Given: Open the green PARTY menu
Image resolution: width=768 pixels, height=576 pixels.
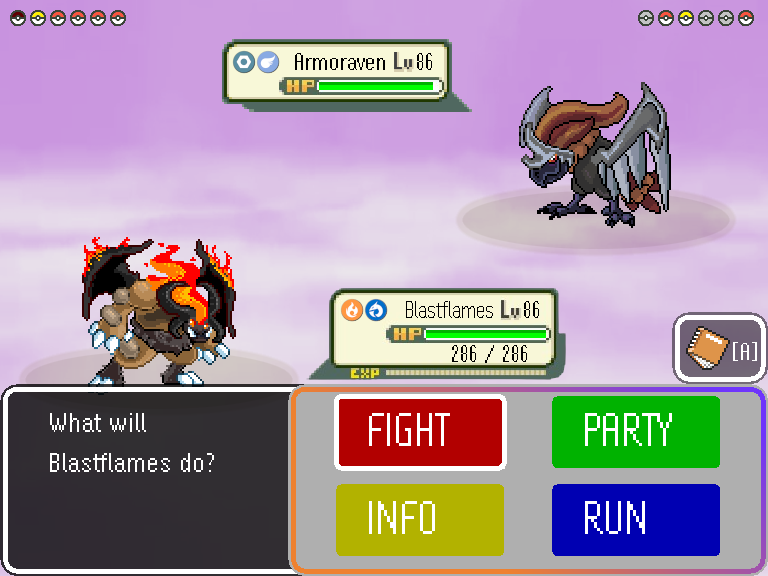Looking at the screenshot, I should click(636, 432).
